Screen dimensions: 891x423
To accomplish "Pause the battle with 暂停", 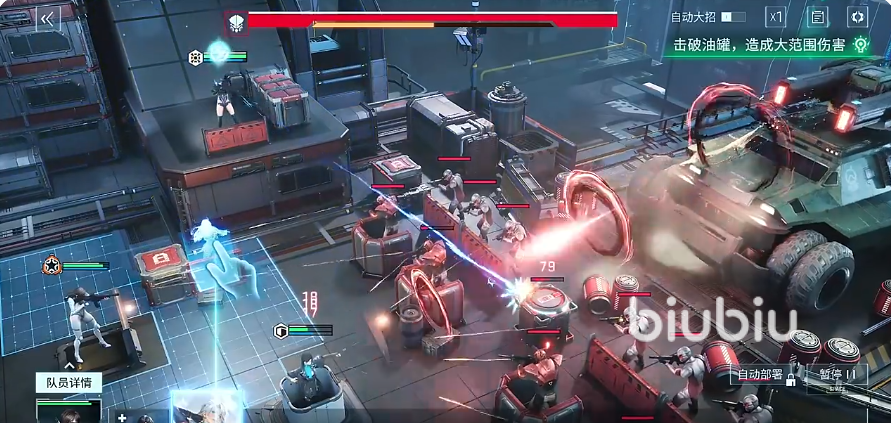I will (836, 375).
